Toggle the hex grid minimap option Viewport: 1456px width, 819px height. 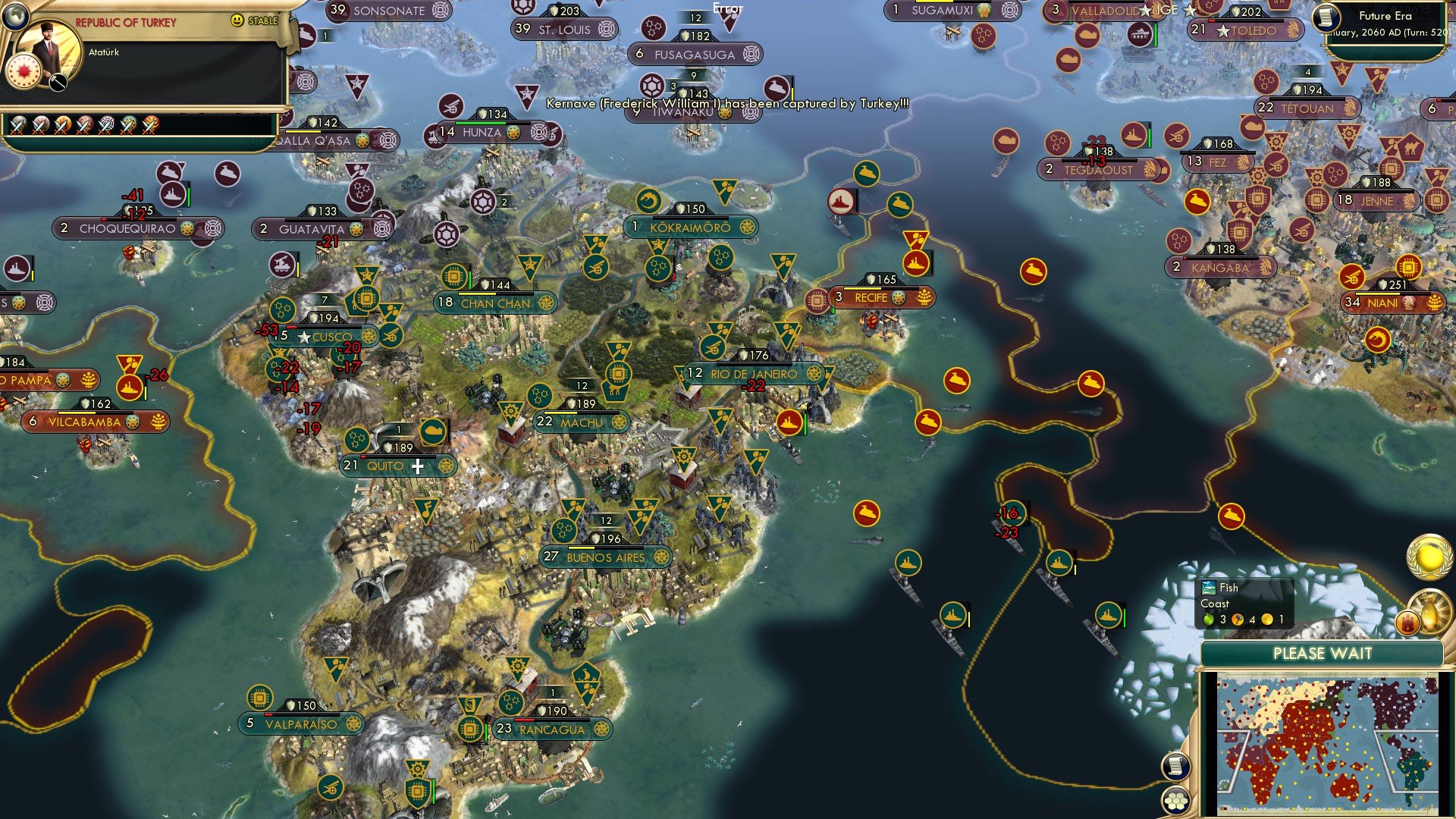[x=1175, y=800]
